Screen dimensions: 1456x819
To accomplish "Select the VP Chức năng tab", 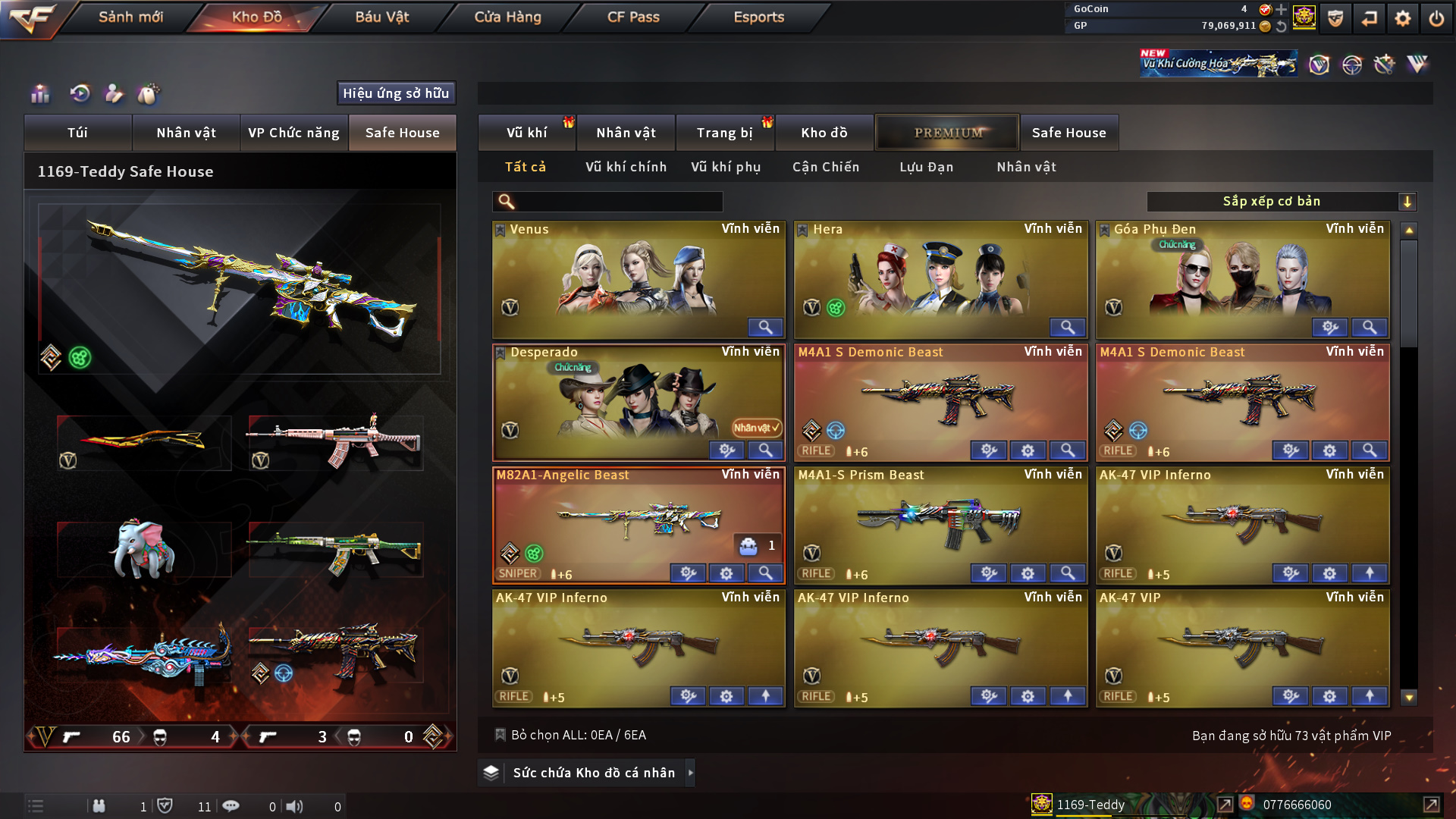I will (293, 133).
